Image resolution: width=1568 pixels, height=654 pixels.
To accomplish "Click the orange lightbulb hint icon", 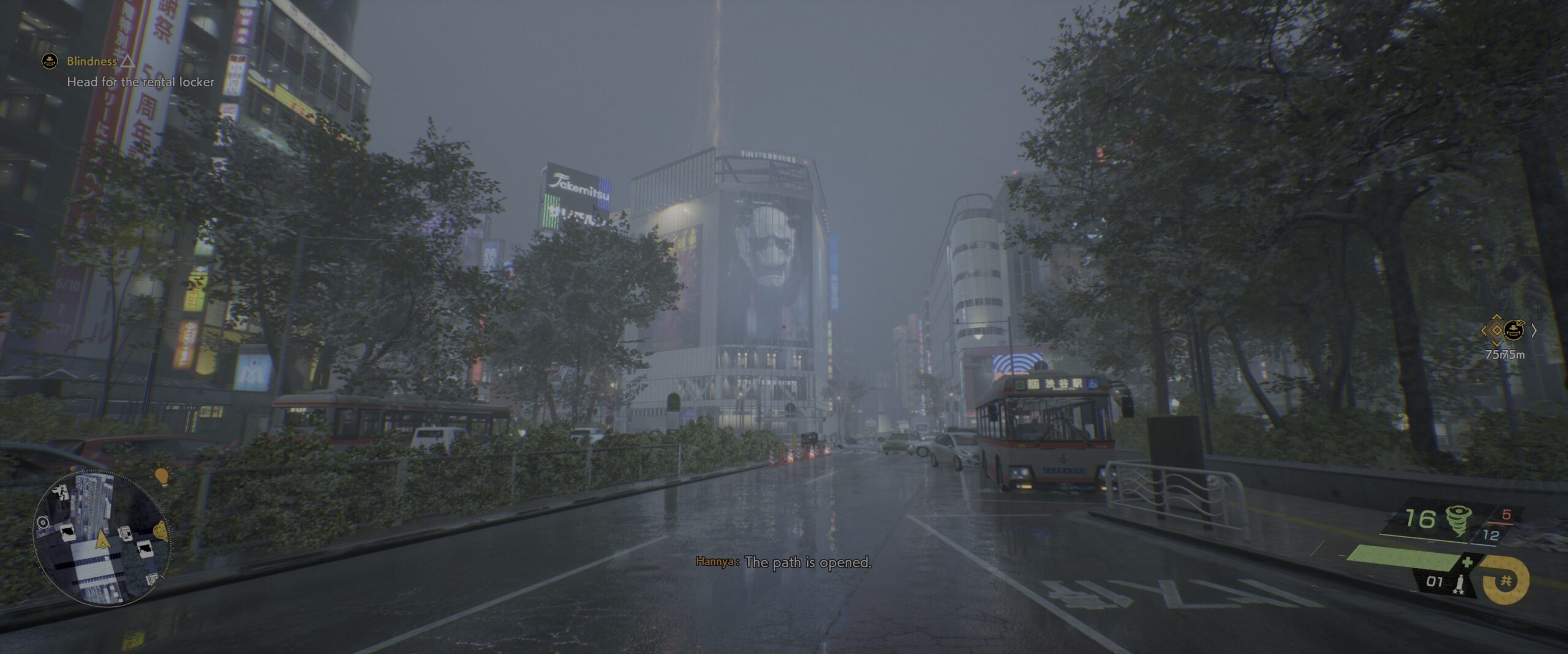I will 161,476.
